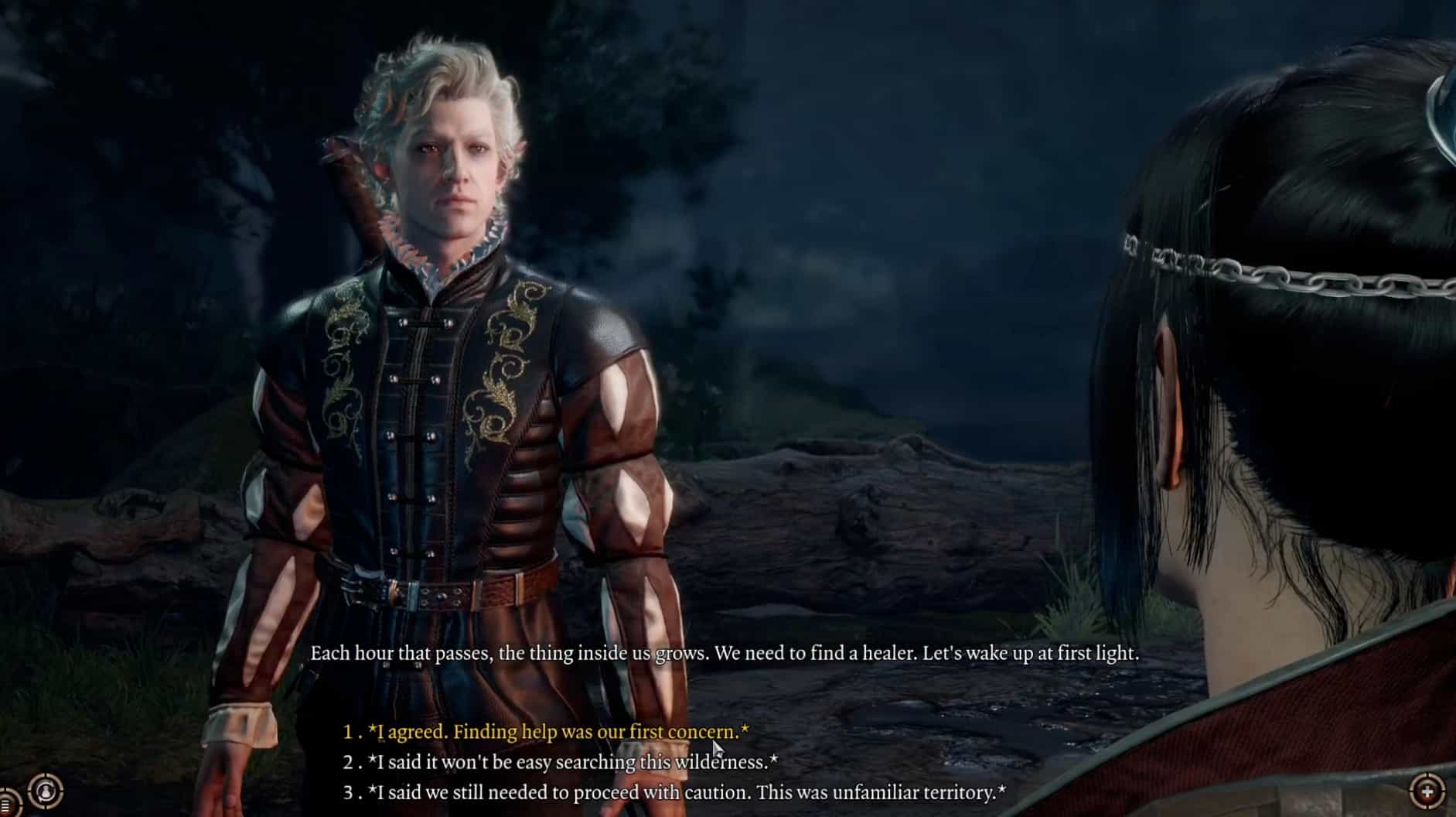Click the crosshair plus icon bottom right
The height and width of the screenshot is (817, 1456).
coord(1427,791)
